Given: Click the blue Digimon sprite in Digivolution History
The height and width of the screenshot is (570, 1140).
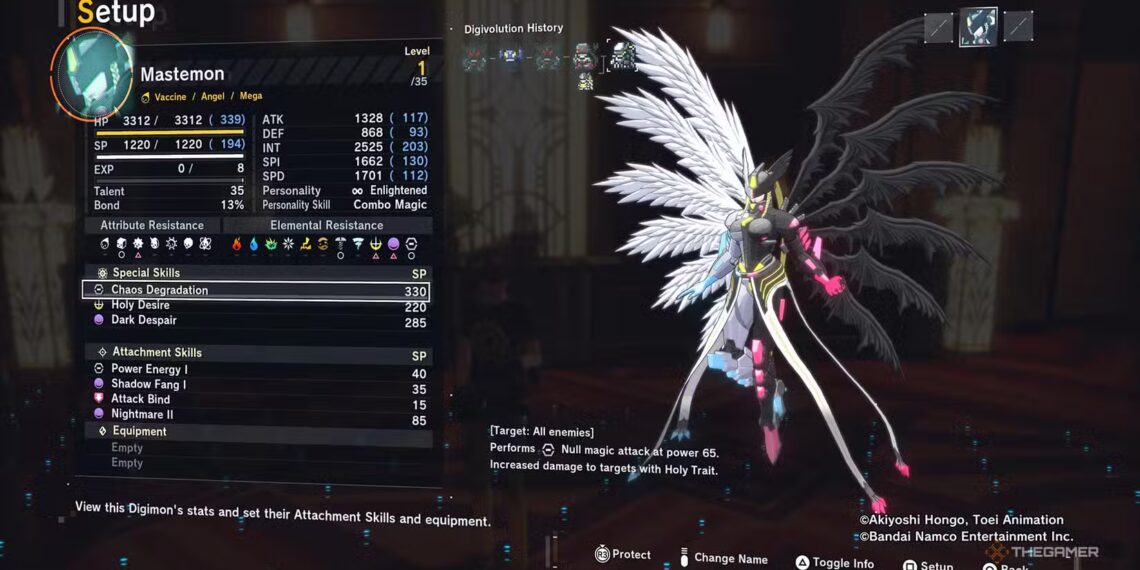Looking at the screenshot, I should [511, 57].
